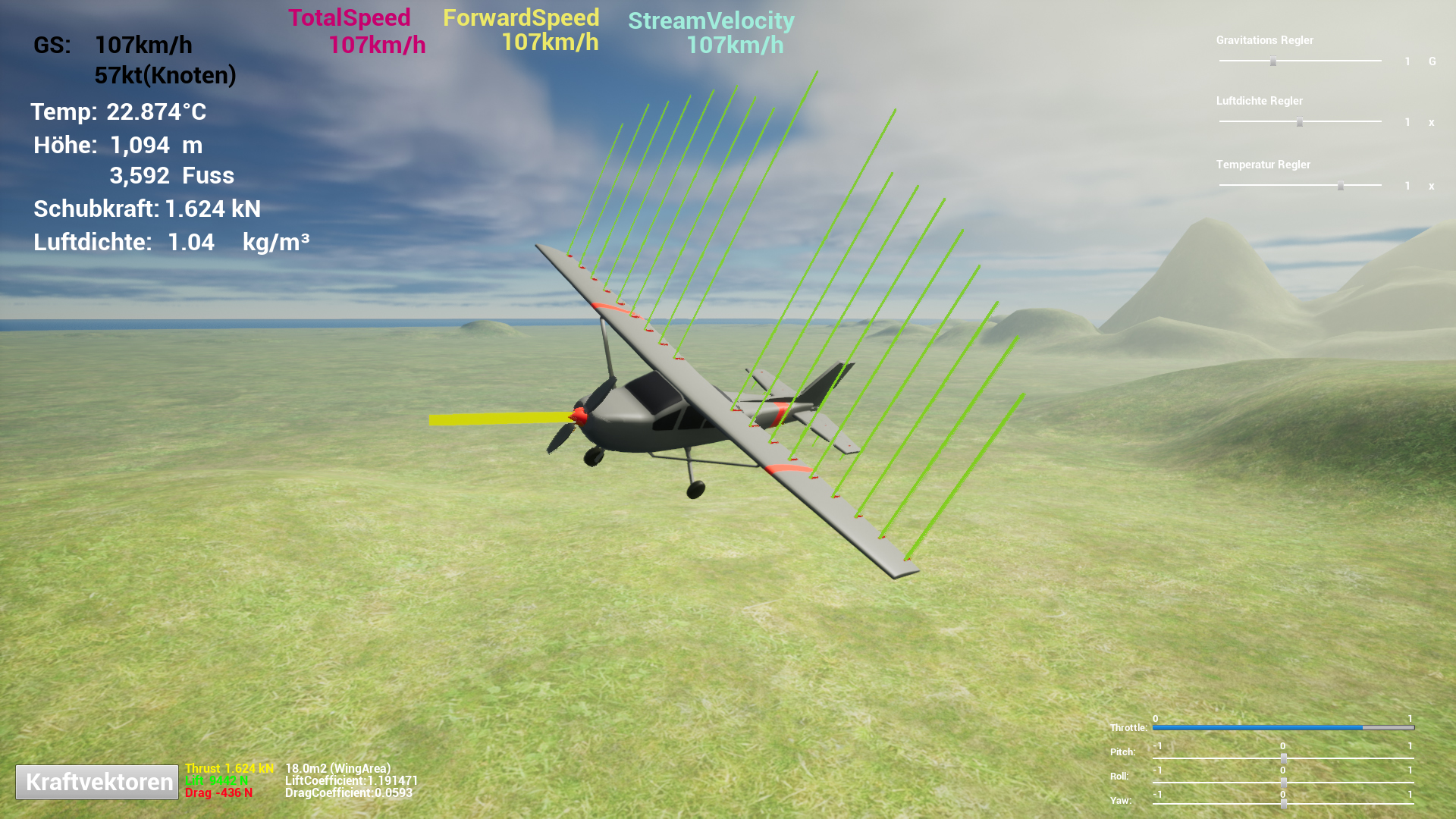Click the Höhe altitude display
The height and width of the screenshot is (819, 1456).
[x=118, y=146]
